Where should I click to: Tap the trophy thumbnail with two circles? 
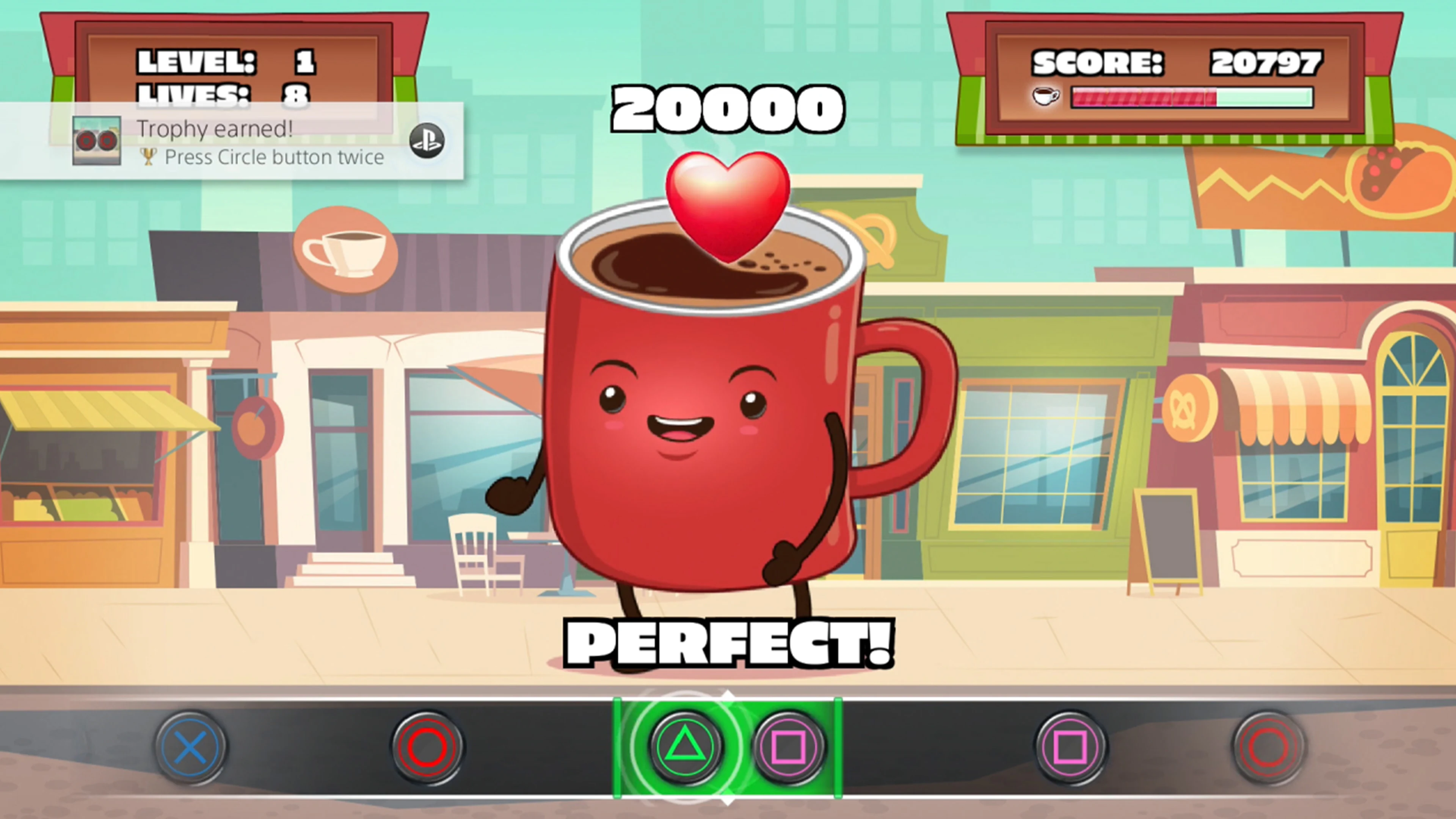click(x=97, y=141)
